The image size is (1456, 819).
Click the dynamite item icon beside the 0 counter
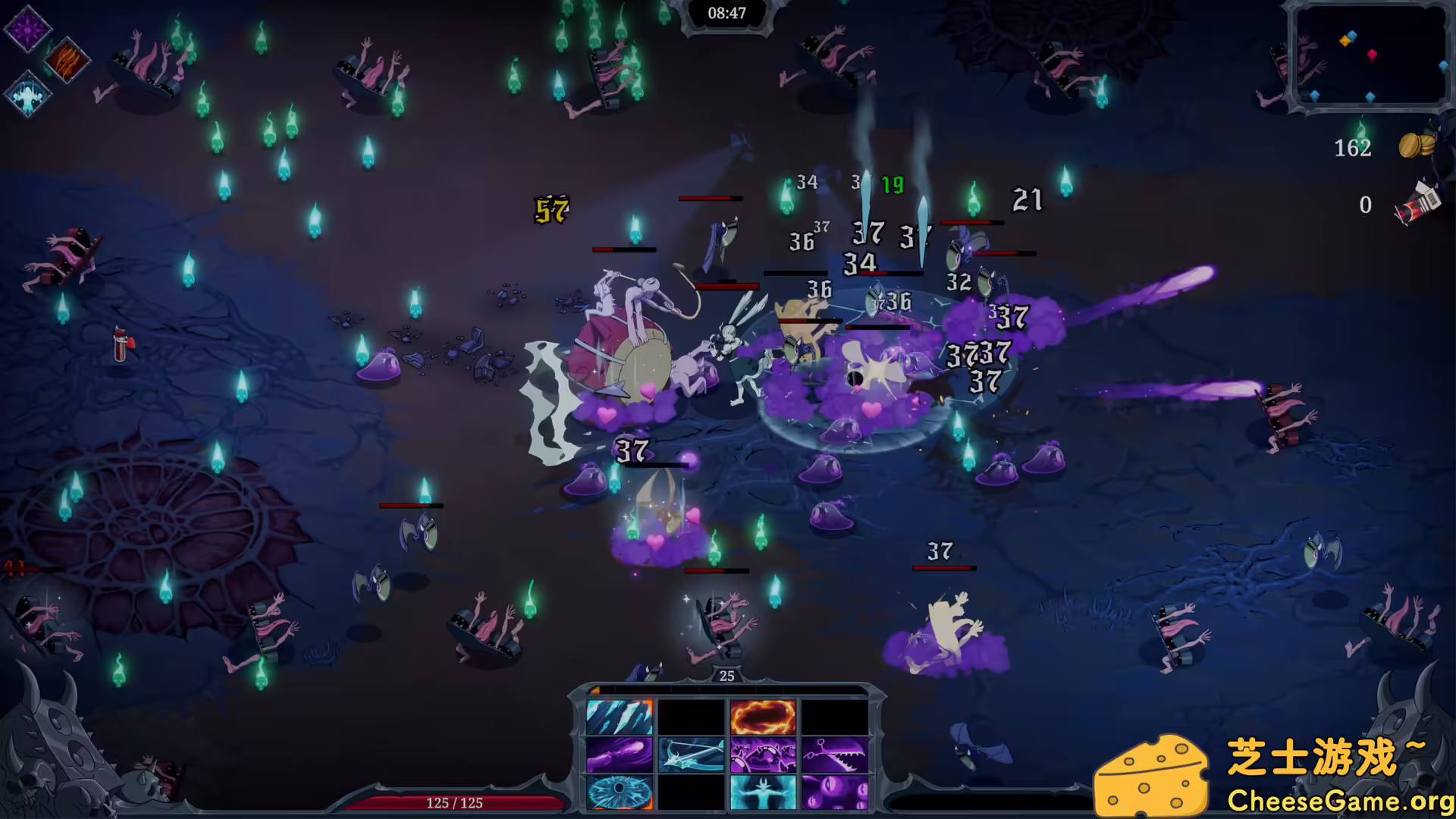[x=1417, y=202]
